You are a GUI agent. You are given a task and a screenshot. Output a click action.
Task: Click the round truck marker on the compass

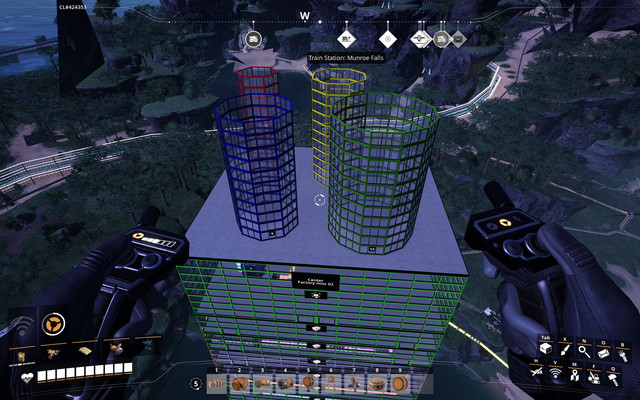[x=254, y=39]
